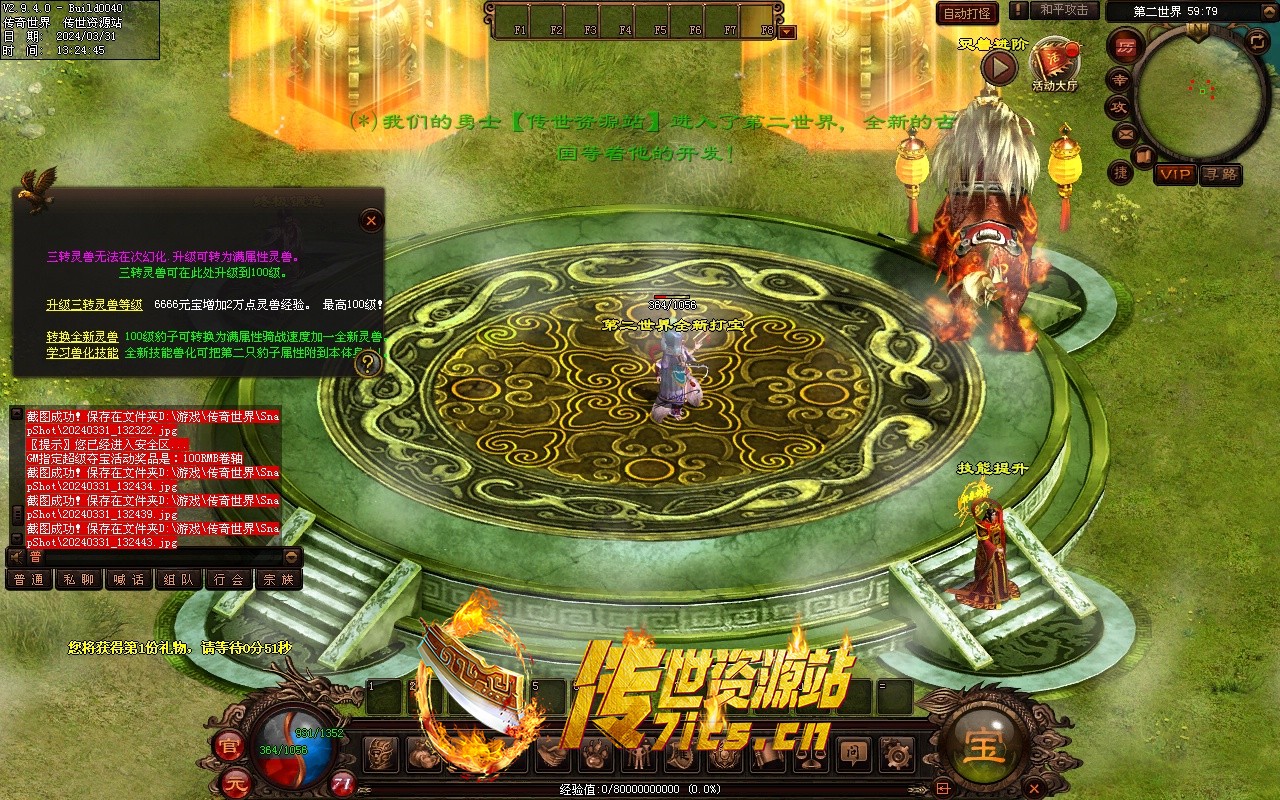The height and width of the screenshot is (800, 1280).
Task: Pick the 学习兽化技能 dialog option
Action: point(82,353)
